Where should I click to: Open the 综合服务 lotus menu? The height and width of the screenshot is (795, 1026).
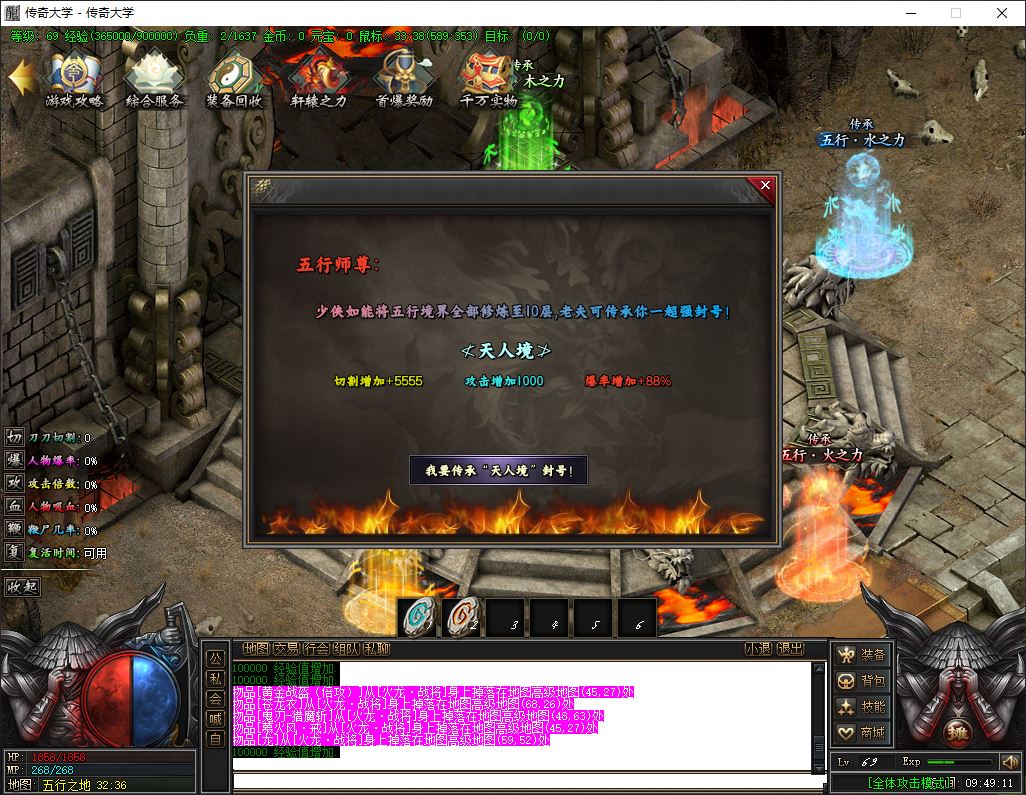coord(154,79)
